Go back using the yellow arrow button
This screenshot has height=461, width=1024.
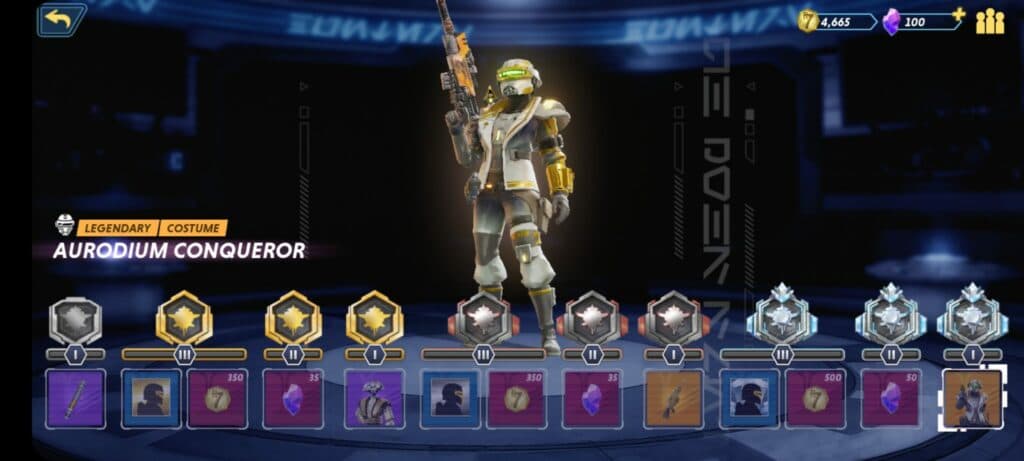(61, 18)
